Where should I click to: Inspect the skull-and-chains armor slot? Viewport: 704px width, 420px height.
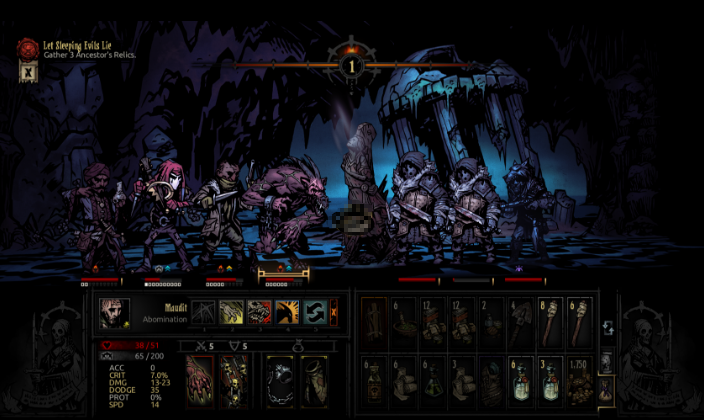[x=234, y=381]
